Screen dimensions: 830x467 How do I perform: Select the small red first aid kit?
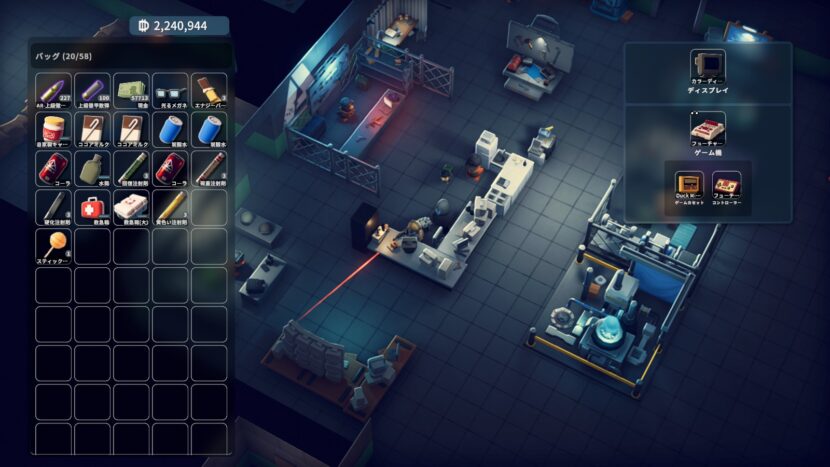92,207
